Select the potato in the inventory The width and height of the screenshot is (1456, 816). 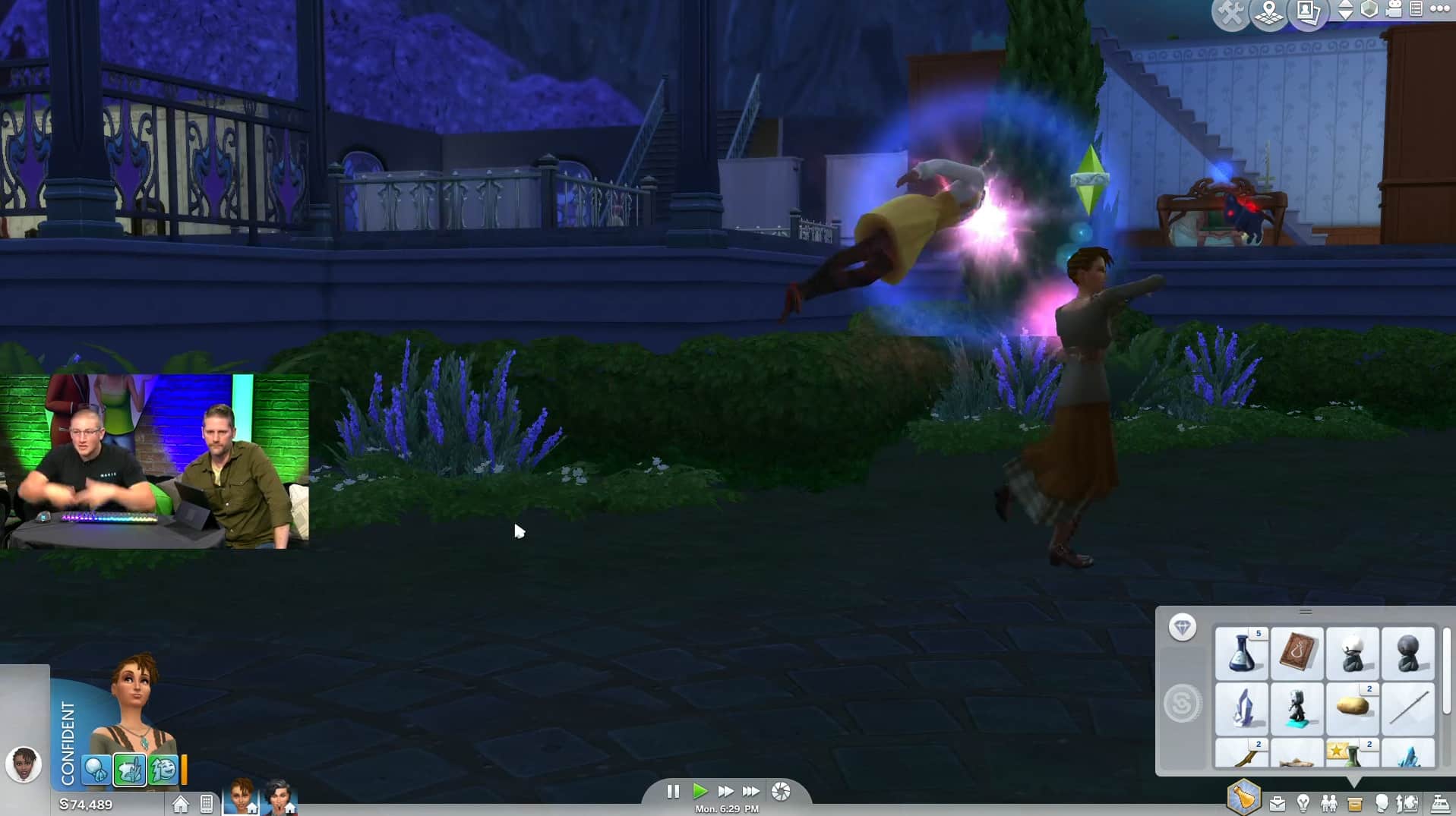(x=1352, y=707)
